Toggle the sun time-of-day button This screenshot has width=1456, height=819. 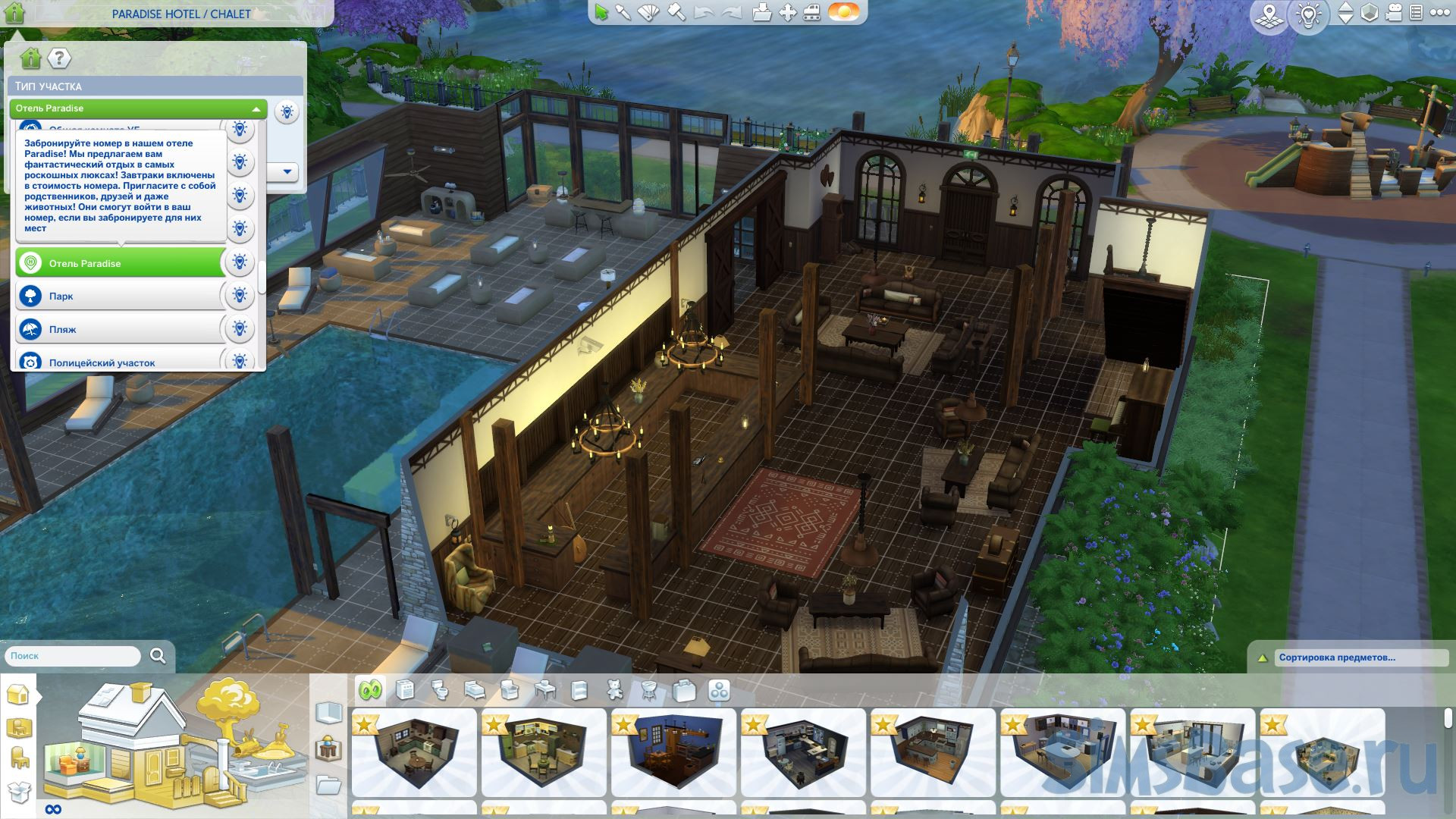click(843, 13)
